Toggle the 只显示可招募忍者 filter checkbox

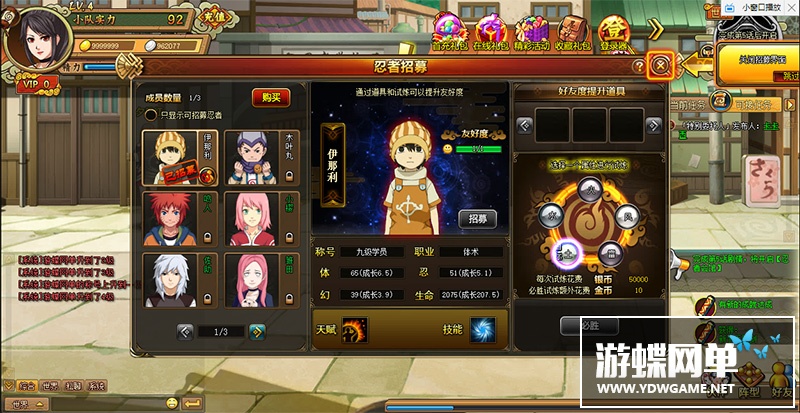pyautogui.click(x=151, y=115)
